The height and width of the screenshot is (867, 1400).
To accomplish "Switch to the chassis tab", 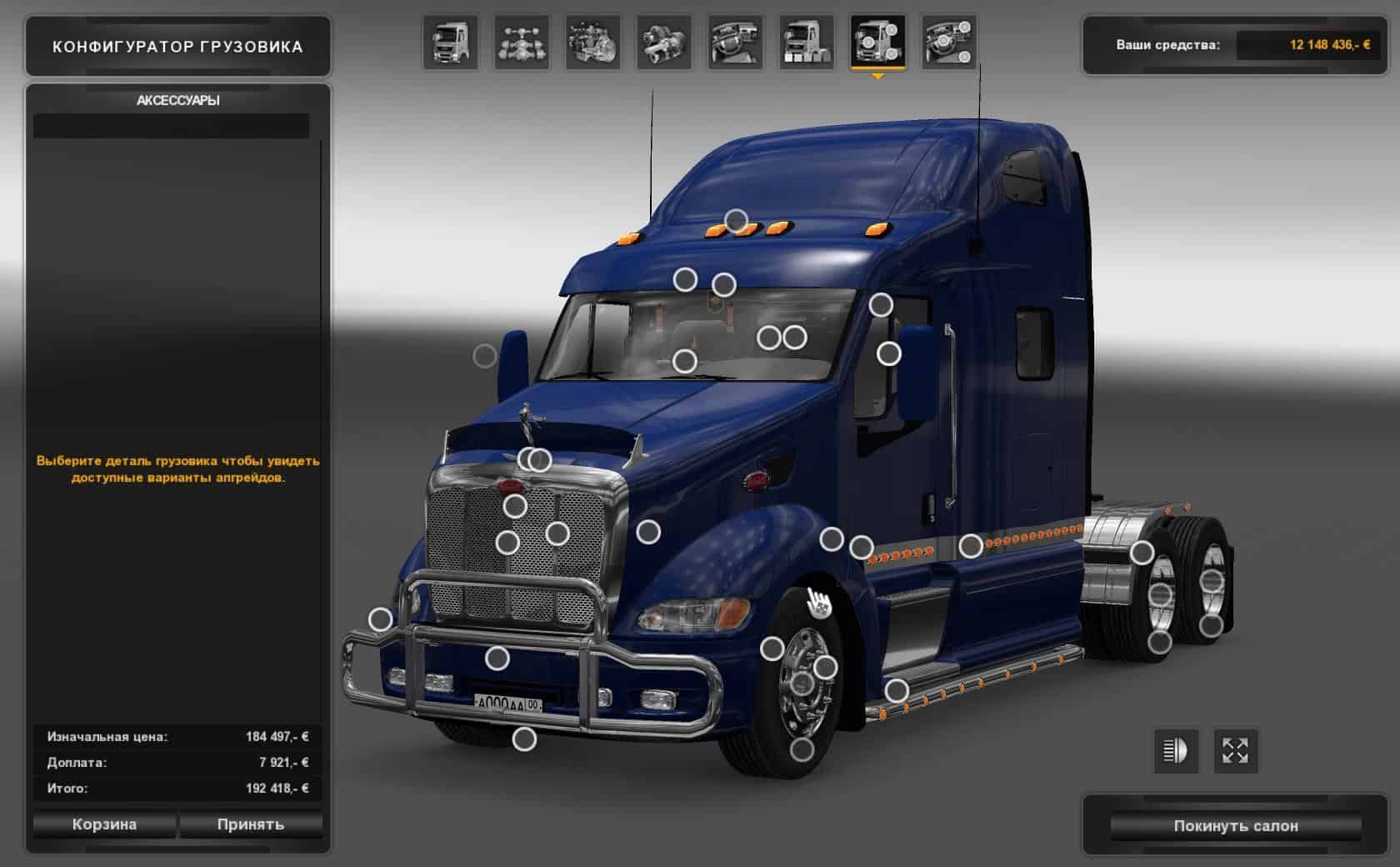I will [522, 43].
